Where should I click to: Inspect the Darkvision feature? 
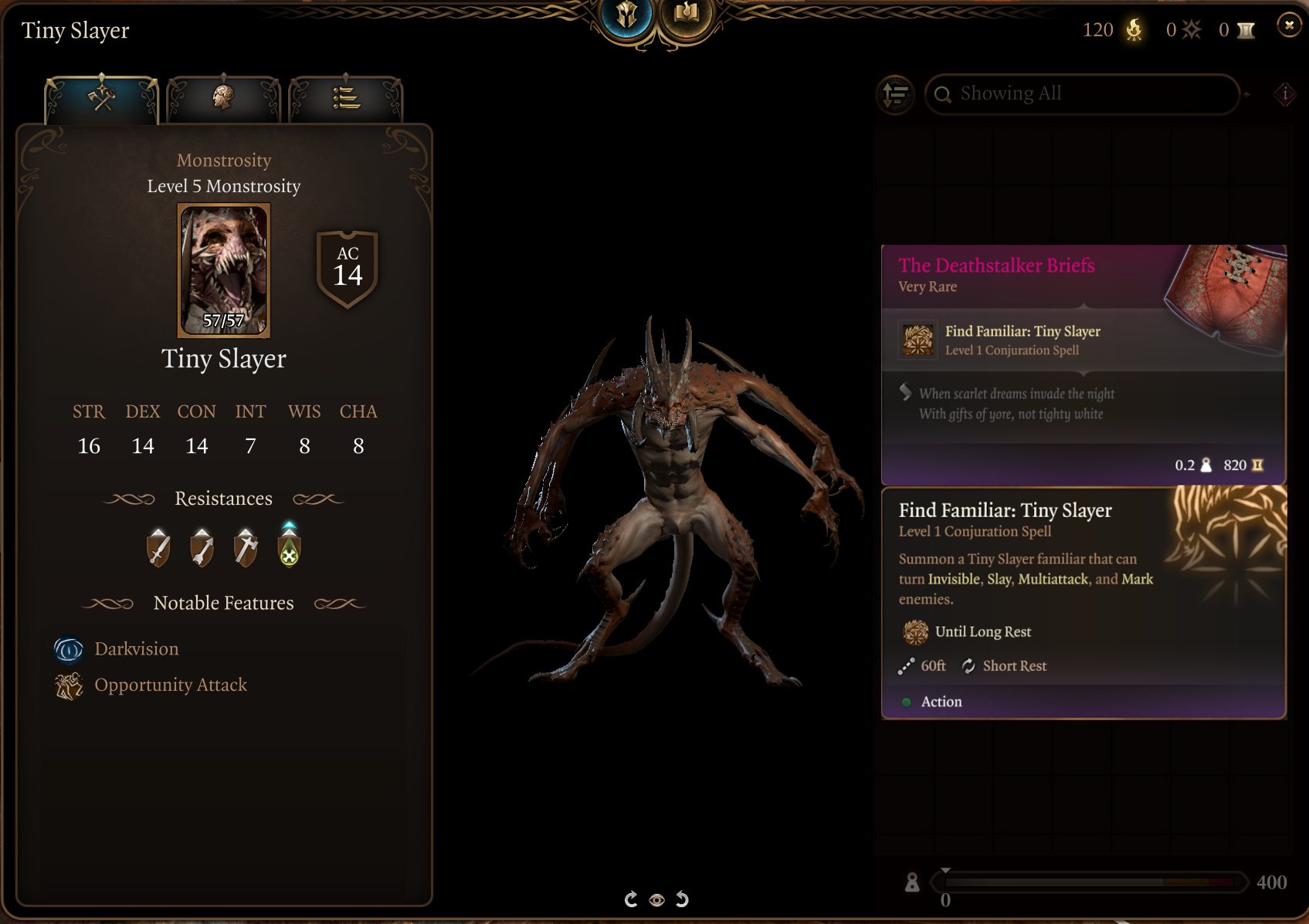click(136, 649)
